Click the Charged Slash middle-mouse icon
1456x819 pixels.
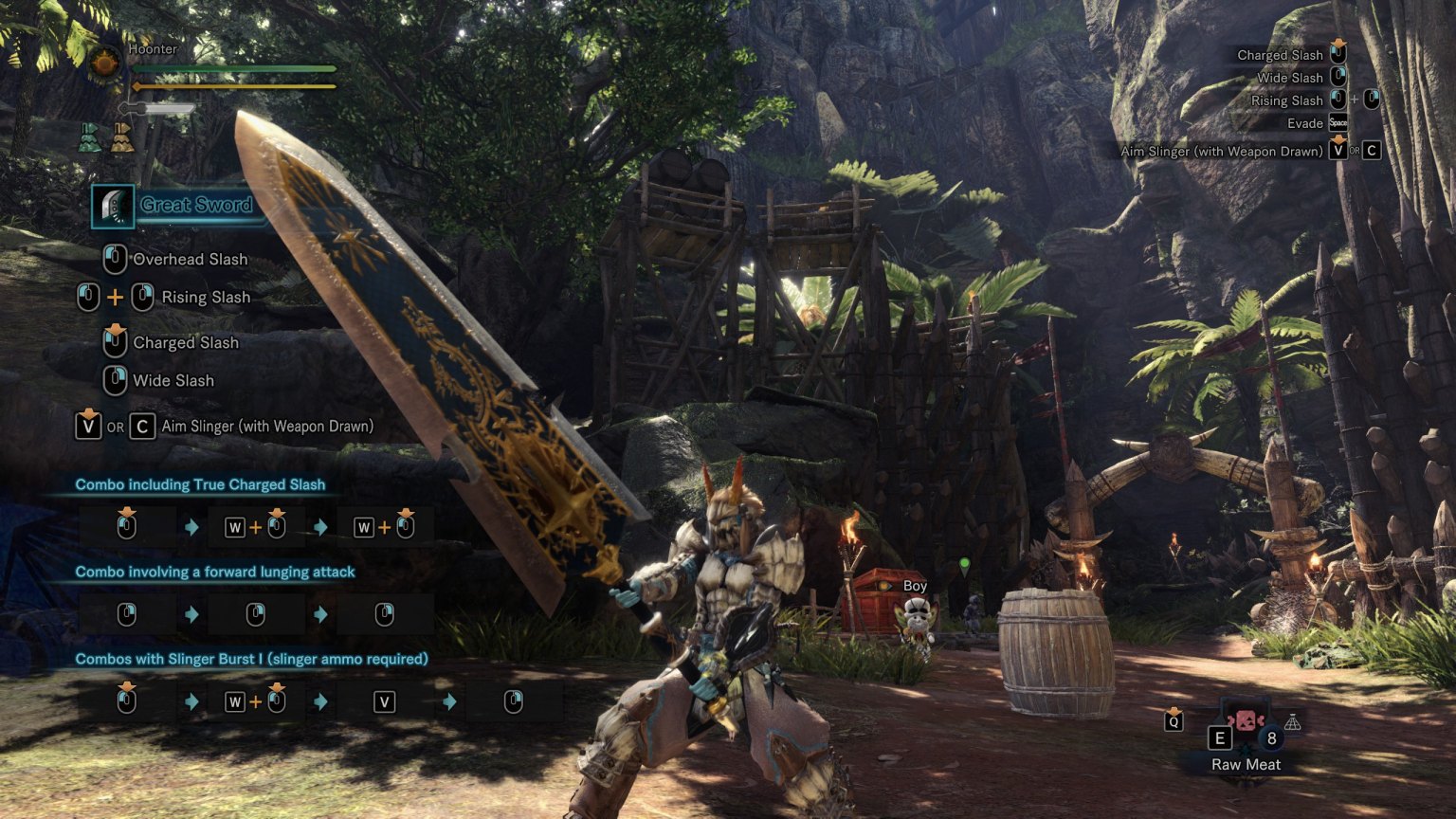pos(116,337)
